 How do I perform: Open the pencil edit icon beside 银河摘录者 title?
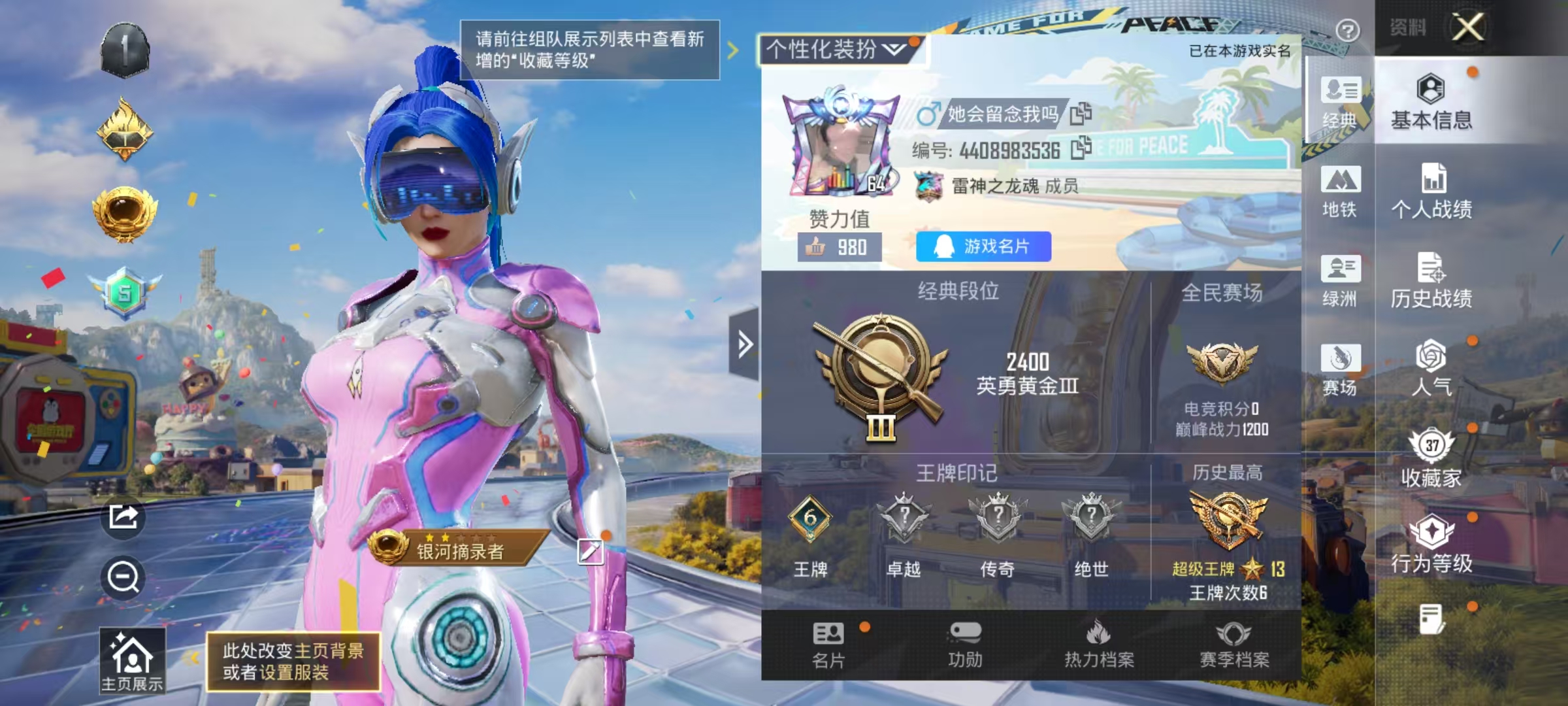591,552
